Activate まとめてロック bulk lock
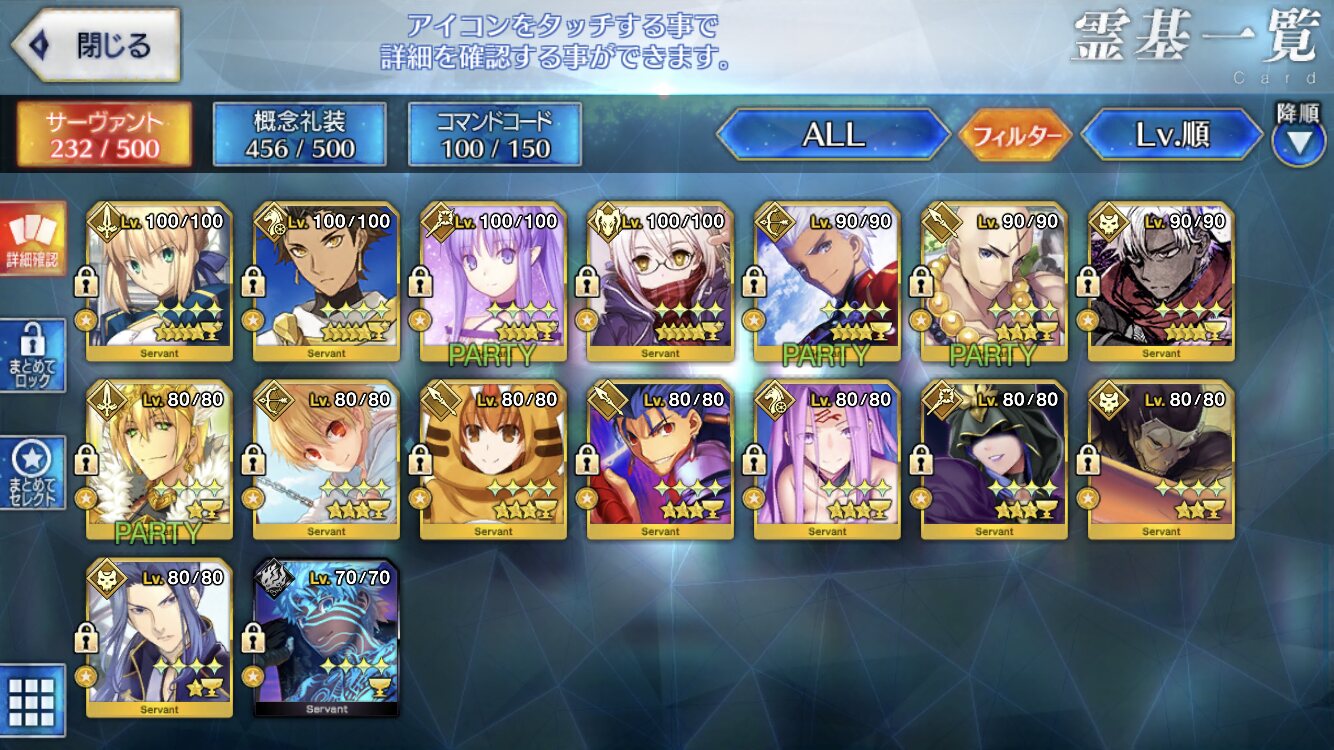Image resolution: width=1334 pixels, height=750 pixels. coord(33,357)
